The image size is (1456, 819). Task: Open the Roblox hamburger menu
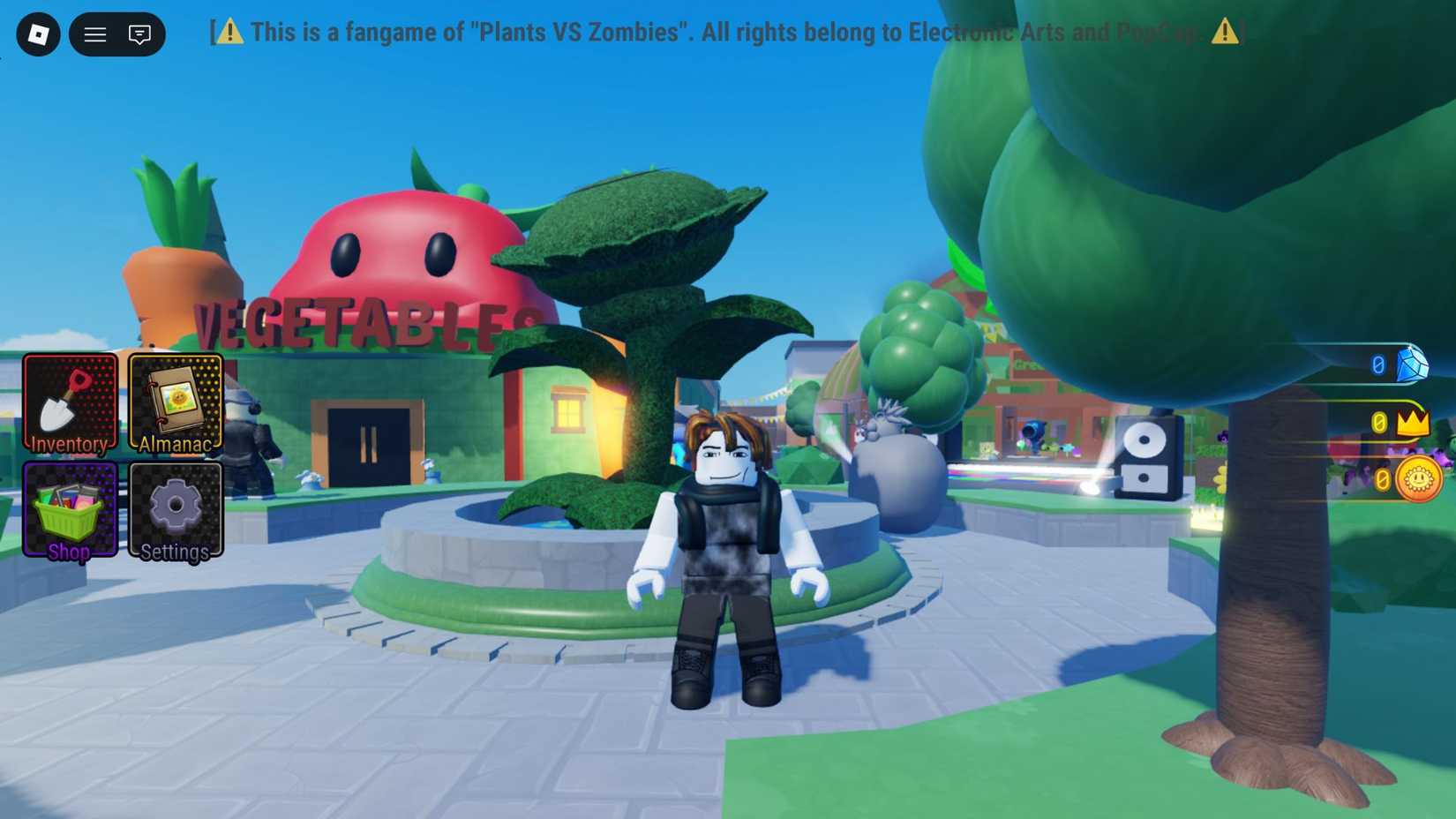pos(94,34)
